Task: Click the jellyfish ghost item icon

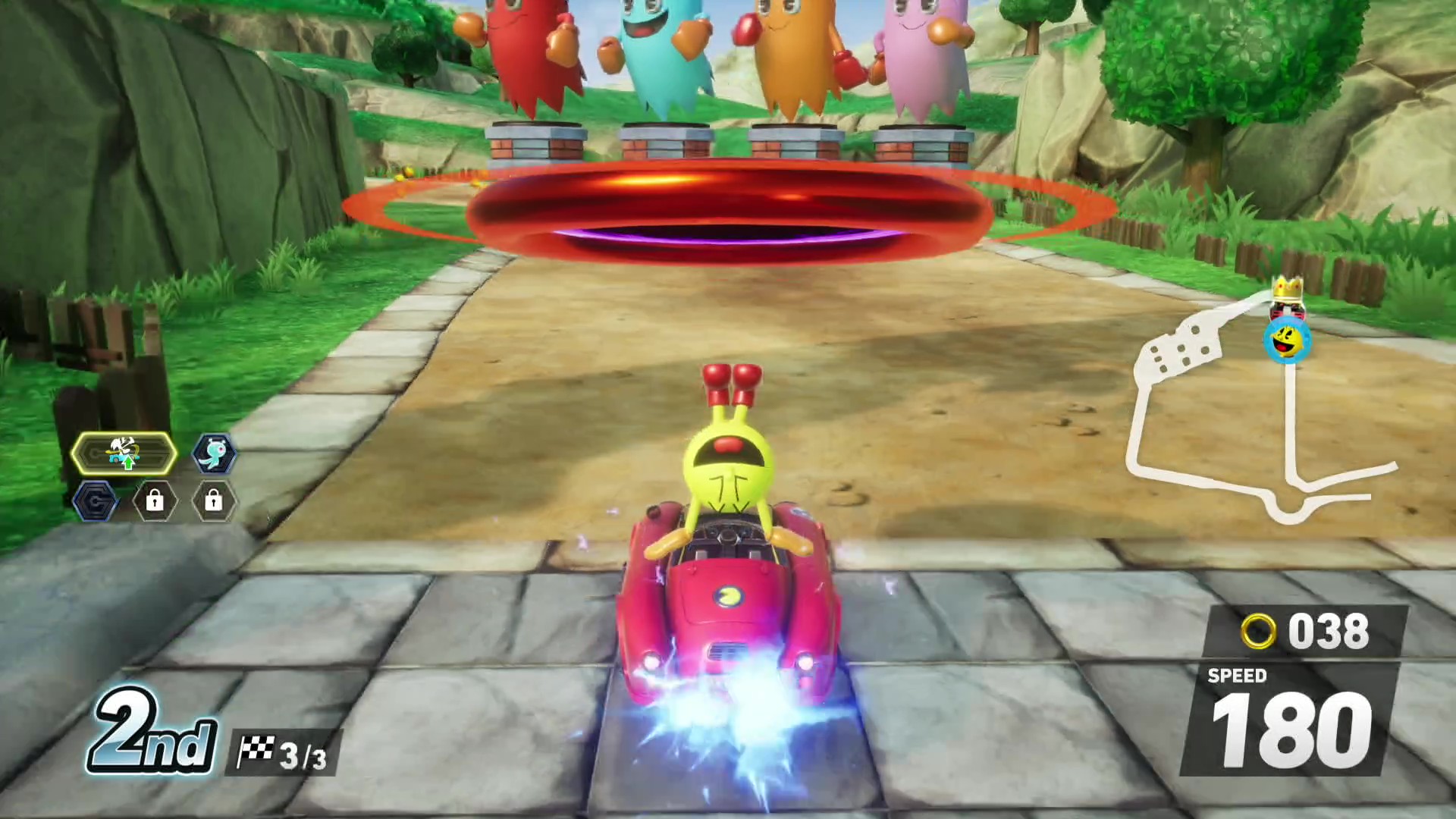Action: [213, 452]
